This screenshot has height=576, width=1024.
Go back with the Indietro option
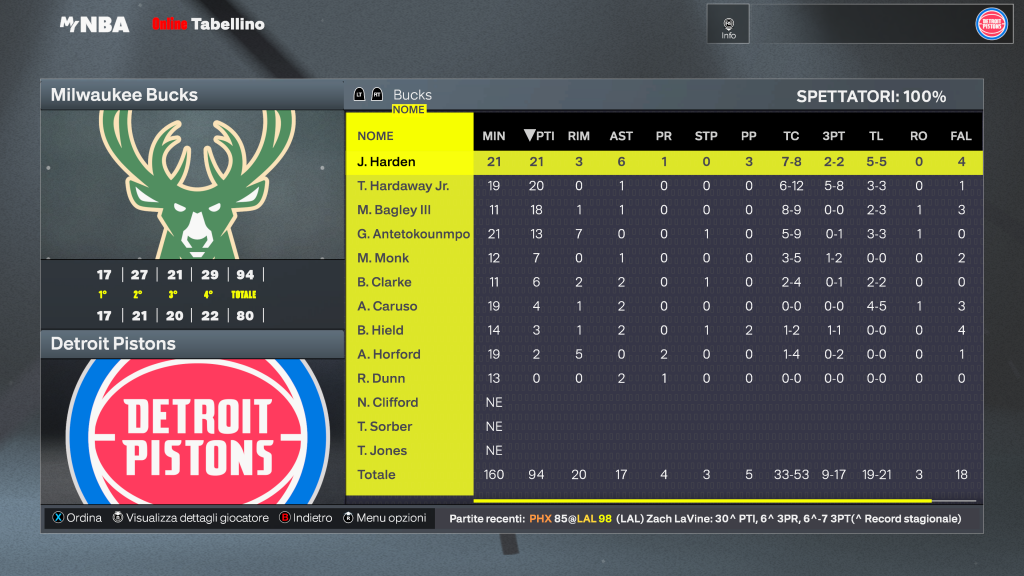(x=306, y=518)
